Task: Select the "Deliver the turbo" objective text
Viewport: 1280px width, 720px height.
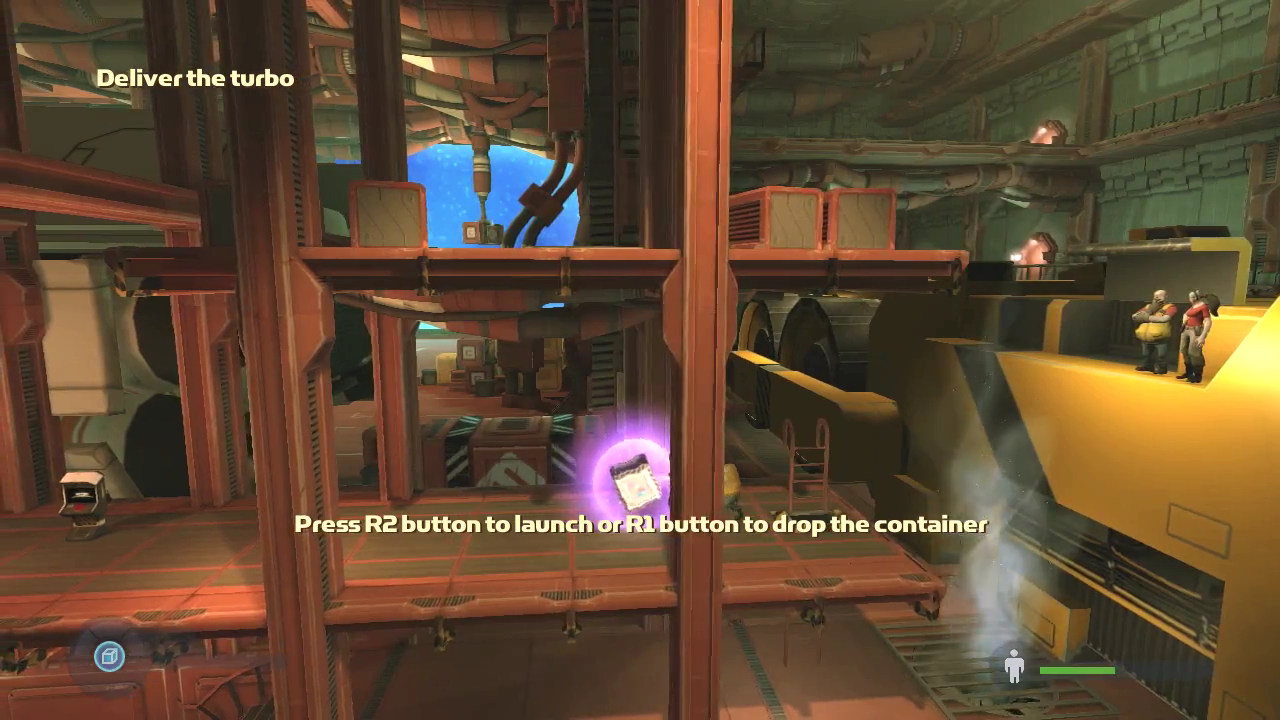Action: 195,78
